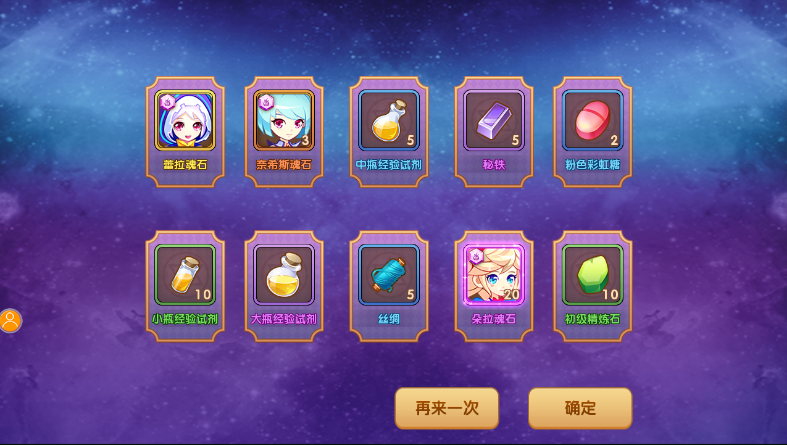787x445 pixels.
Task: Open the orange user avatar overlay icon
Action: (10, 321)
